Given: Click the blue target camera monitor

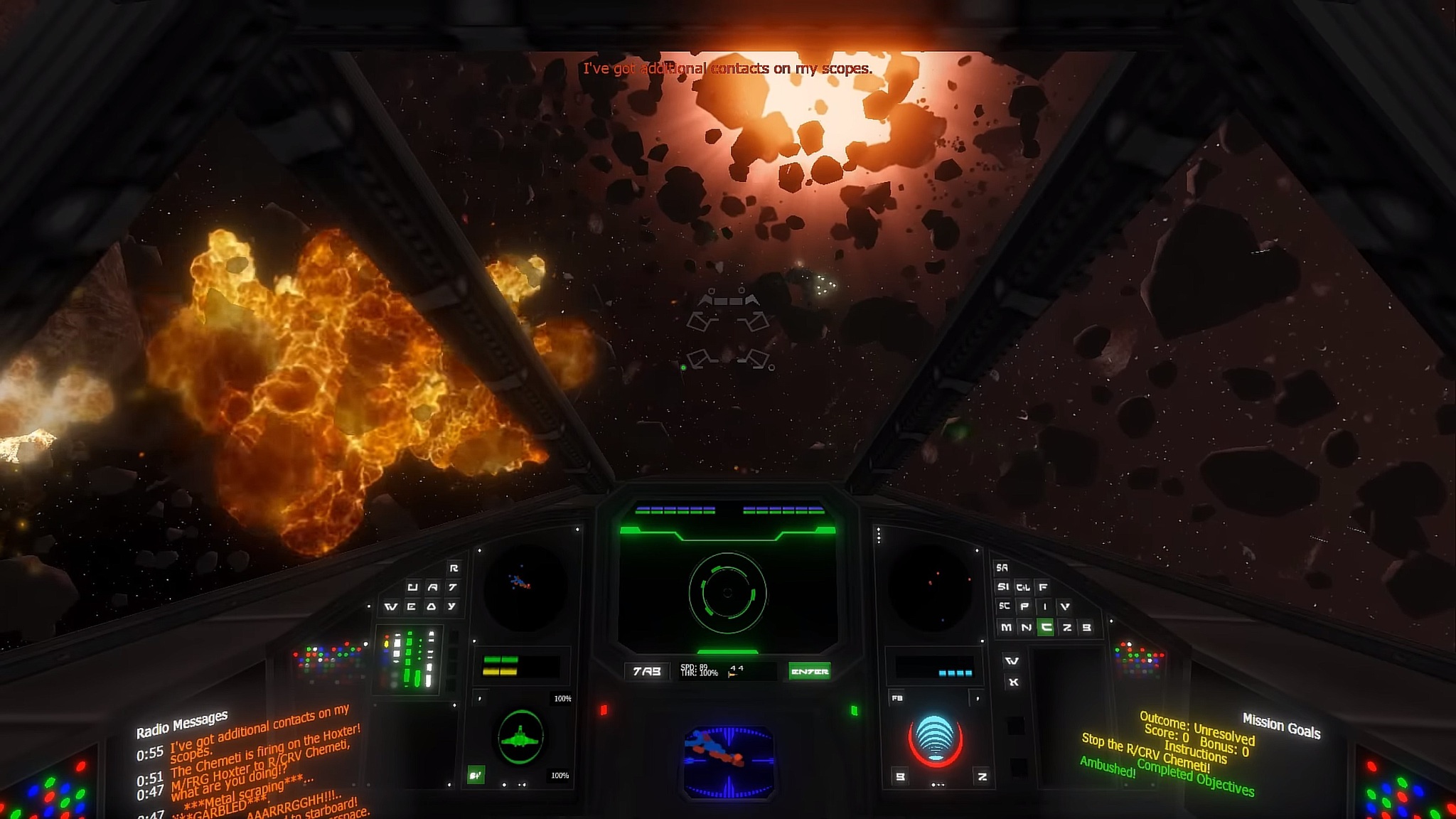Looking at the screenshot, I should point(728,761).
